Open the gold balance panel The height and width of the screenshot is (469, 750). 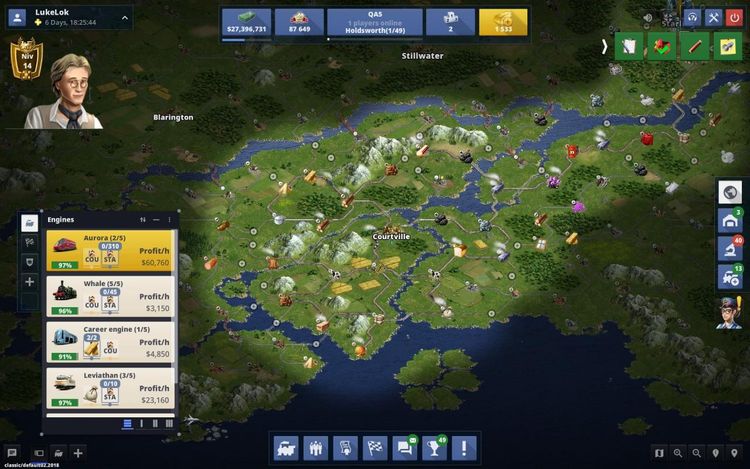(x=503, y=22)
